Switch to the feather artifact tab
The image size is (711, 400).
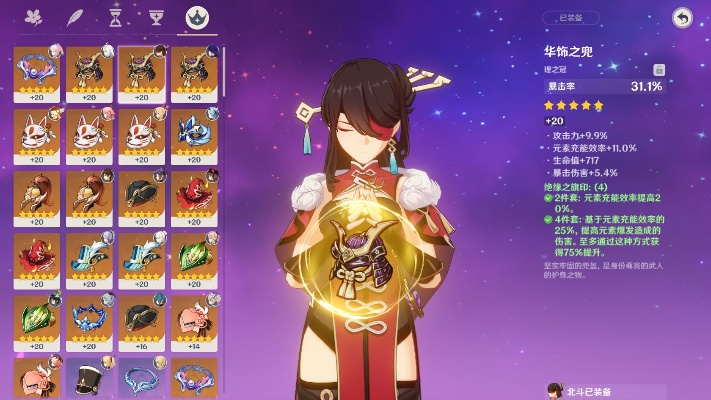[x=74, y=17]
